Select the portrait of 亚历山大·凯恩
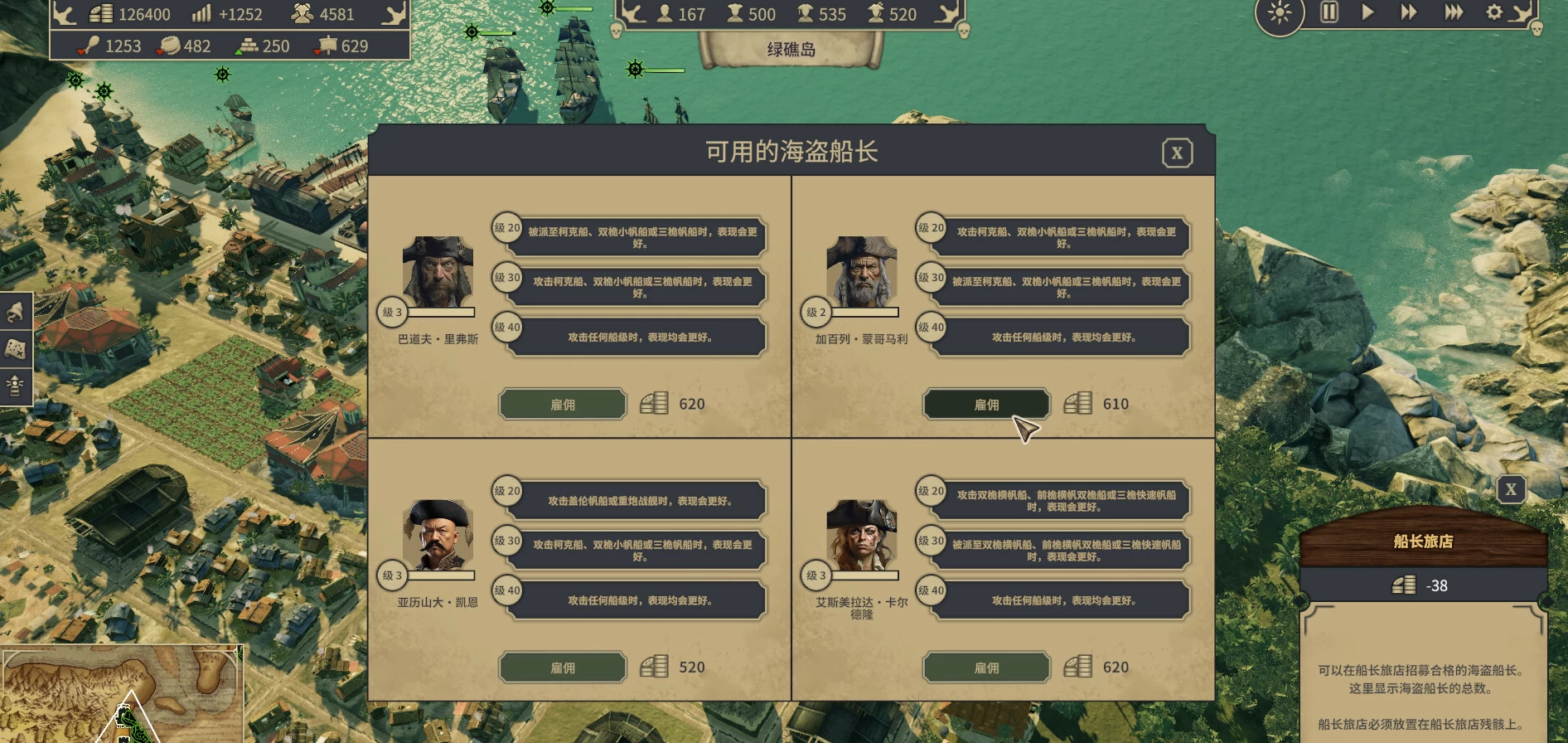 point(438,535)
